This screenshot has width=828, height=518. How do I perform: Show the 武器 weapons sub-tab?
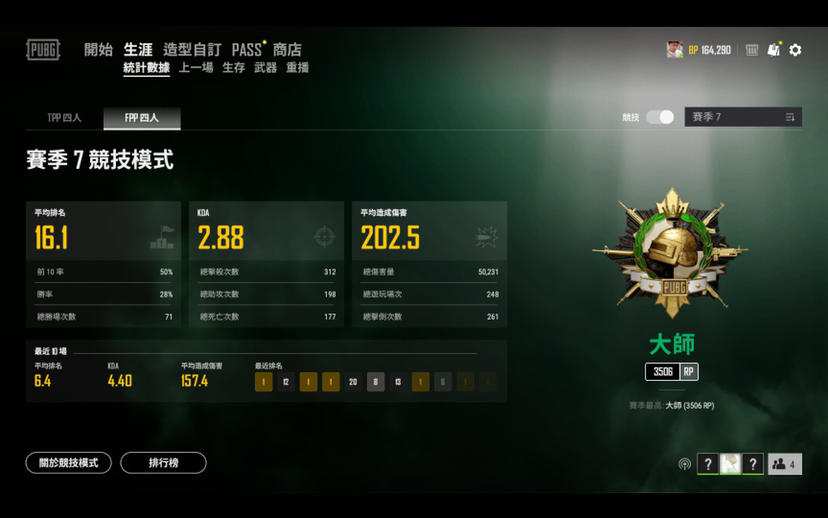click(x=265, y=68)
